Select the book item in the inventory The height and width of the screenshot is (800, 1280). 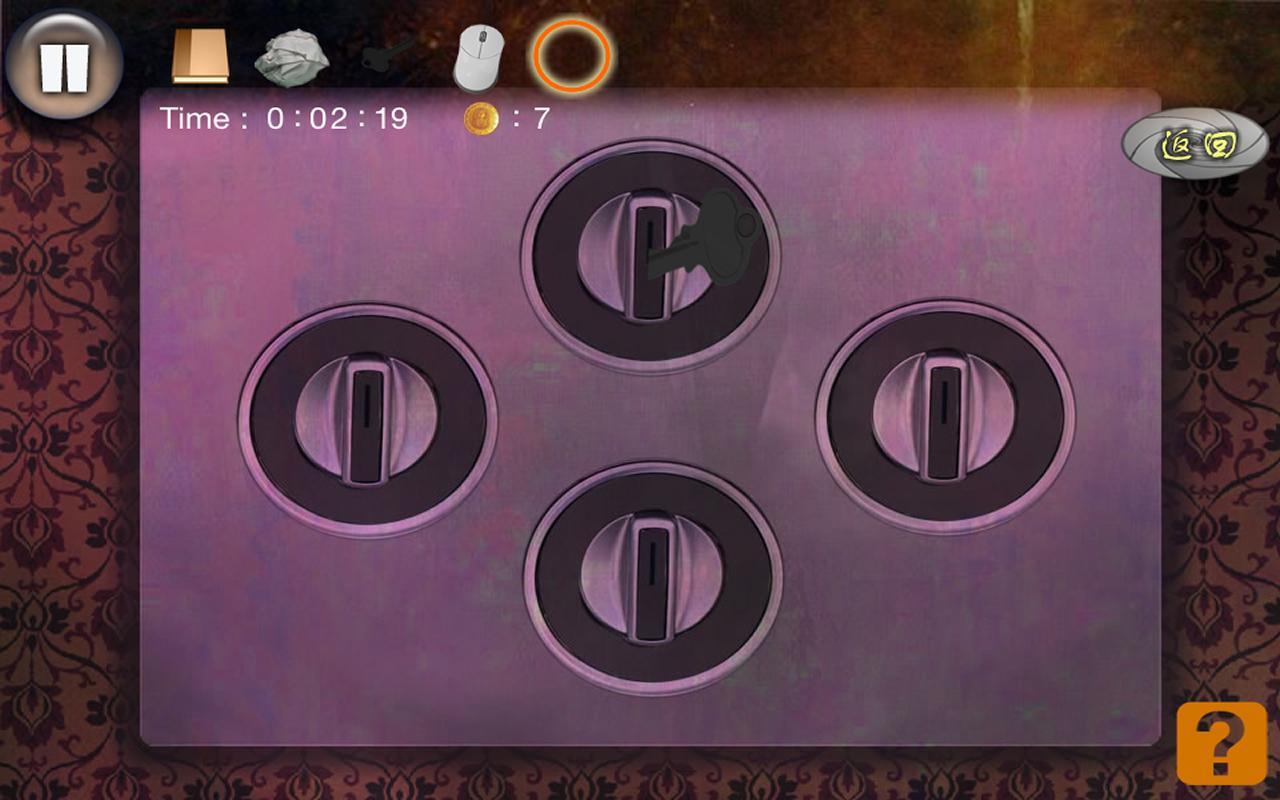[201, 55]
